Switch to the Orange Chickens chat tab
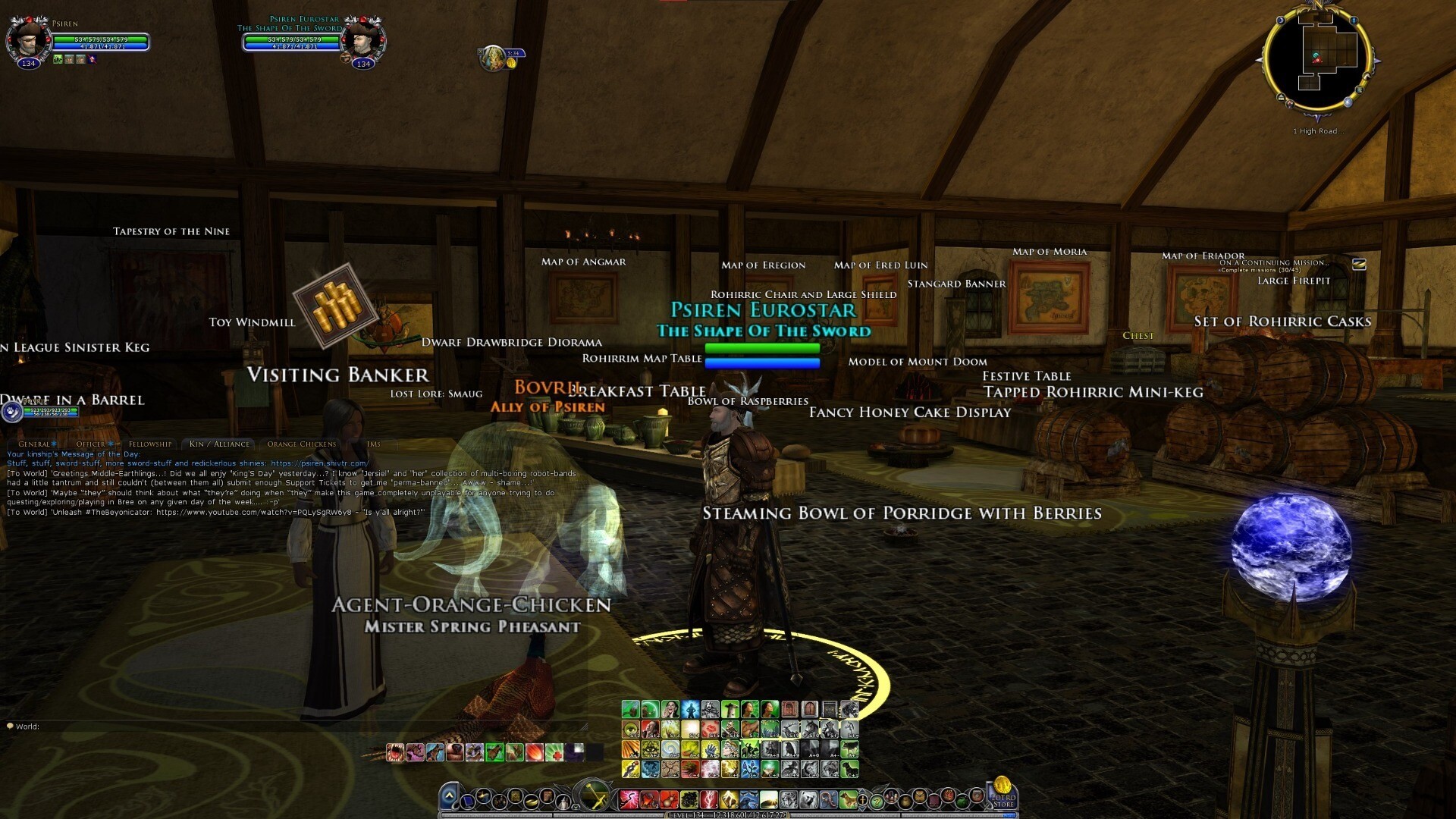Viewport: 1456px width, 819px height. click(301, 444)
